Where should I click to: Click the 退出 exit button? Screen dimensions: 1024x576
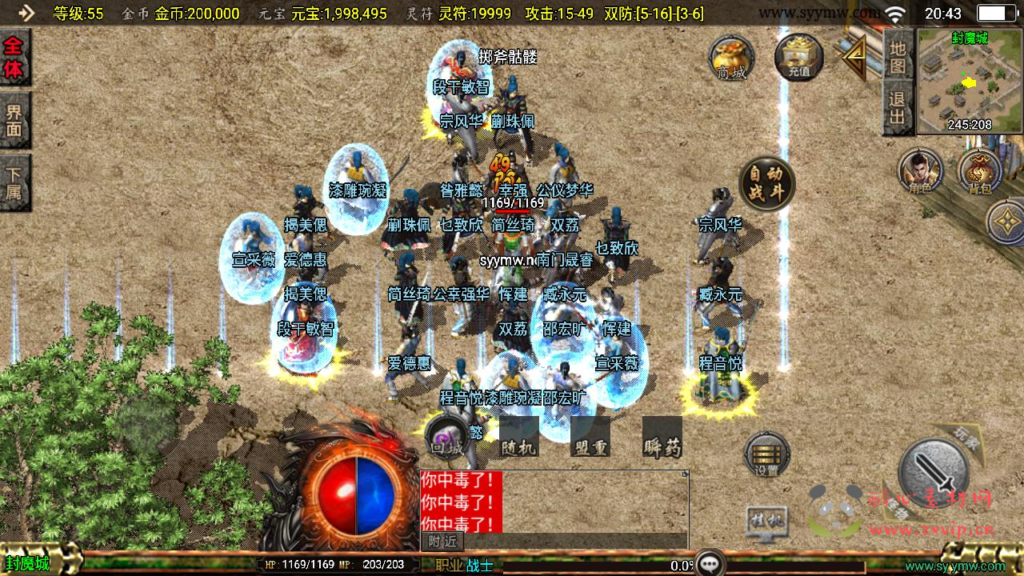(x=897, y=110)
